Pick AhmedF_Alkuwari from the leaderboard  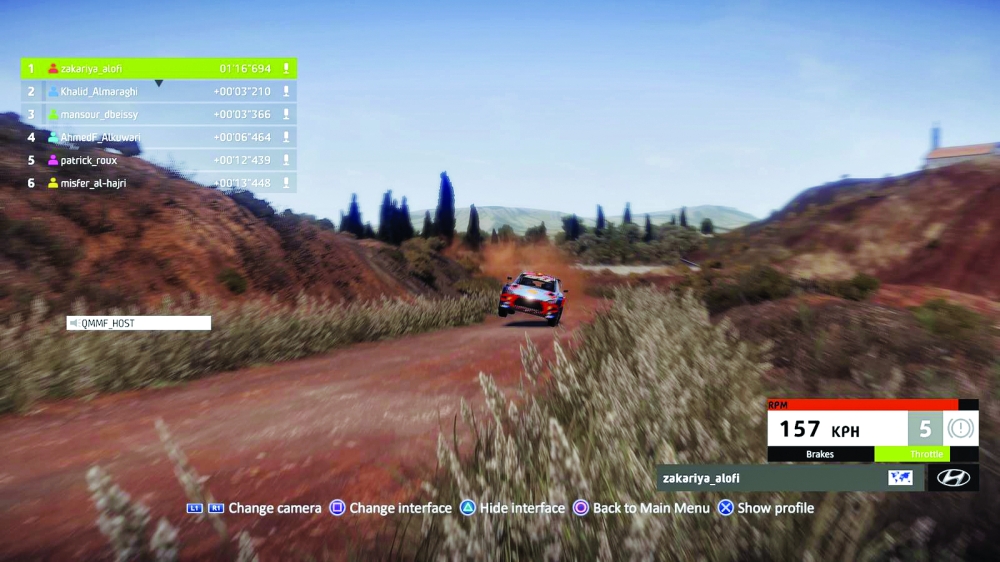(x=160, y=138)
